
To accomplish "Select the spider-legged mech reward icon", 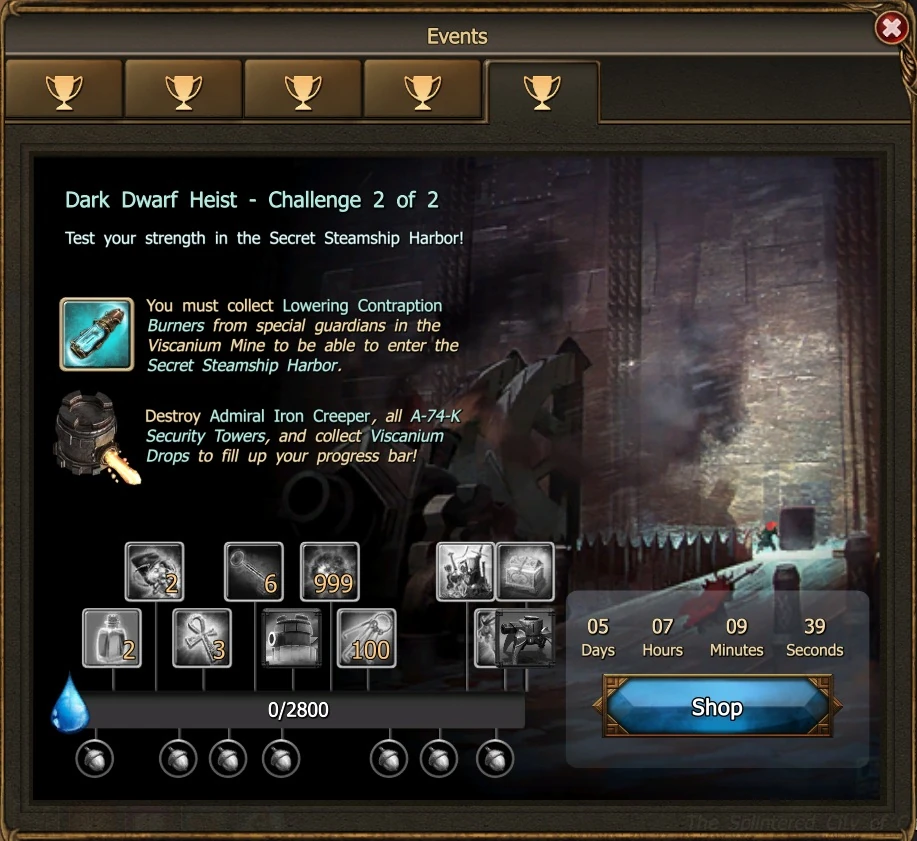I will (x=526, y=638).
